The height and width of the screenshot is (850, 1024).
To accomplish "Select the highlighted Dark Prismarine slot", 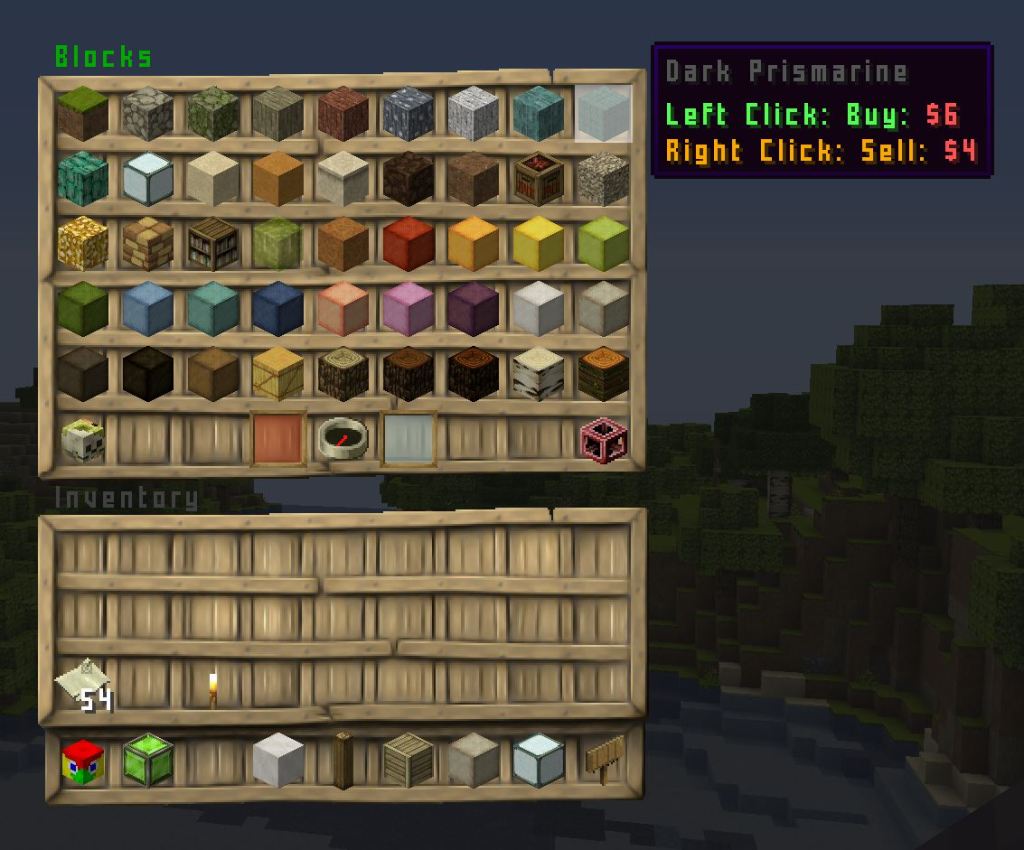I will (x=603, y=112).
